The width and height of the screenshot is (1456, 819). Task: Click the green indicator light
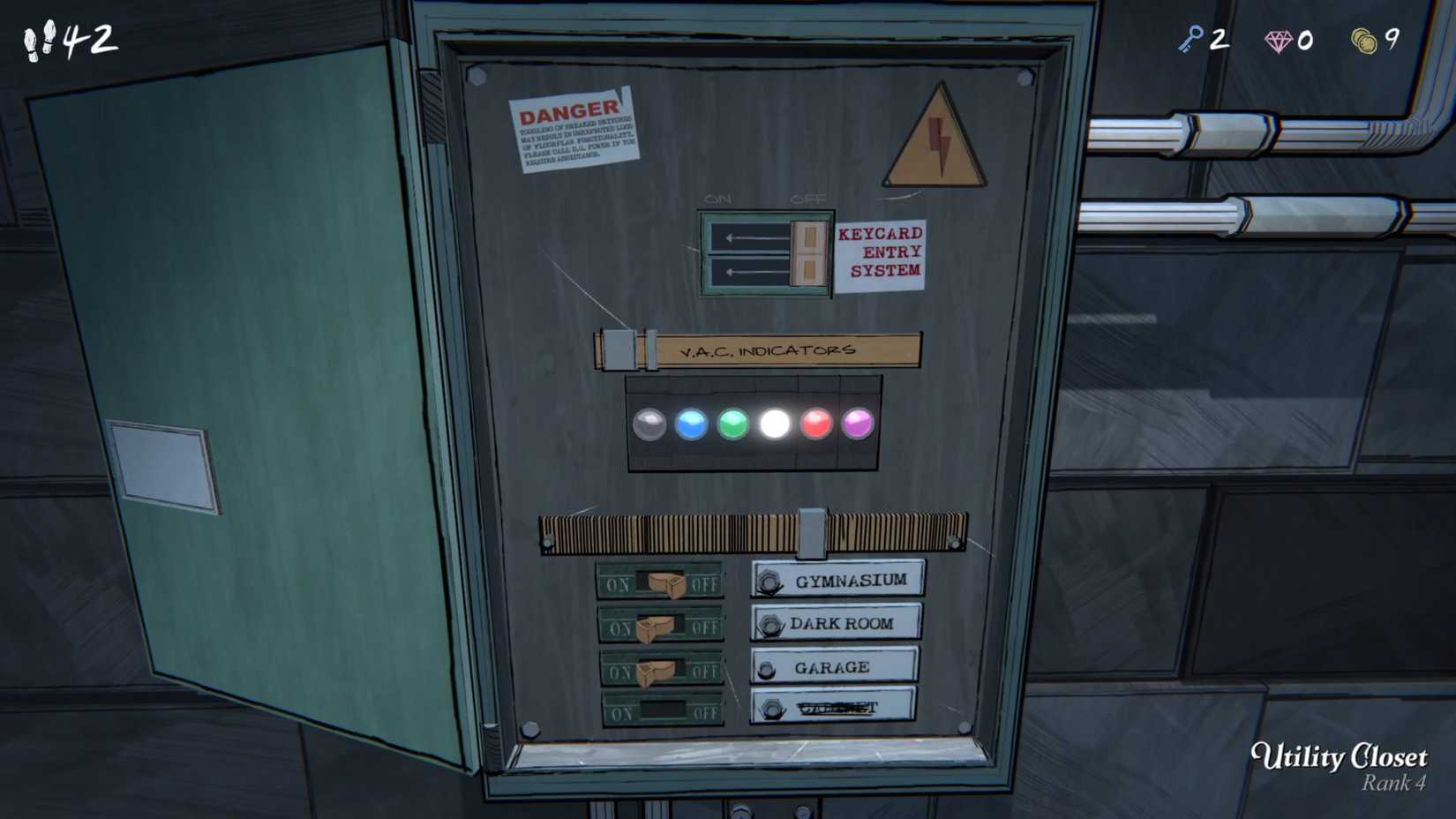(x=733, y=424)
